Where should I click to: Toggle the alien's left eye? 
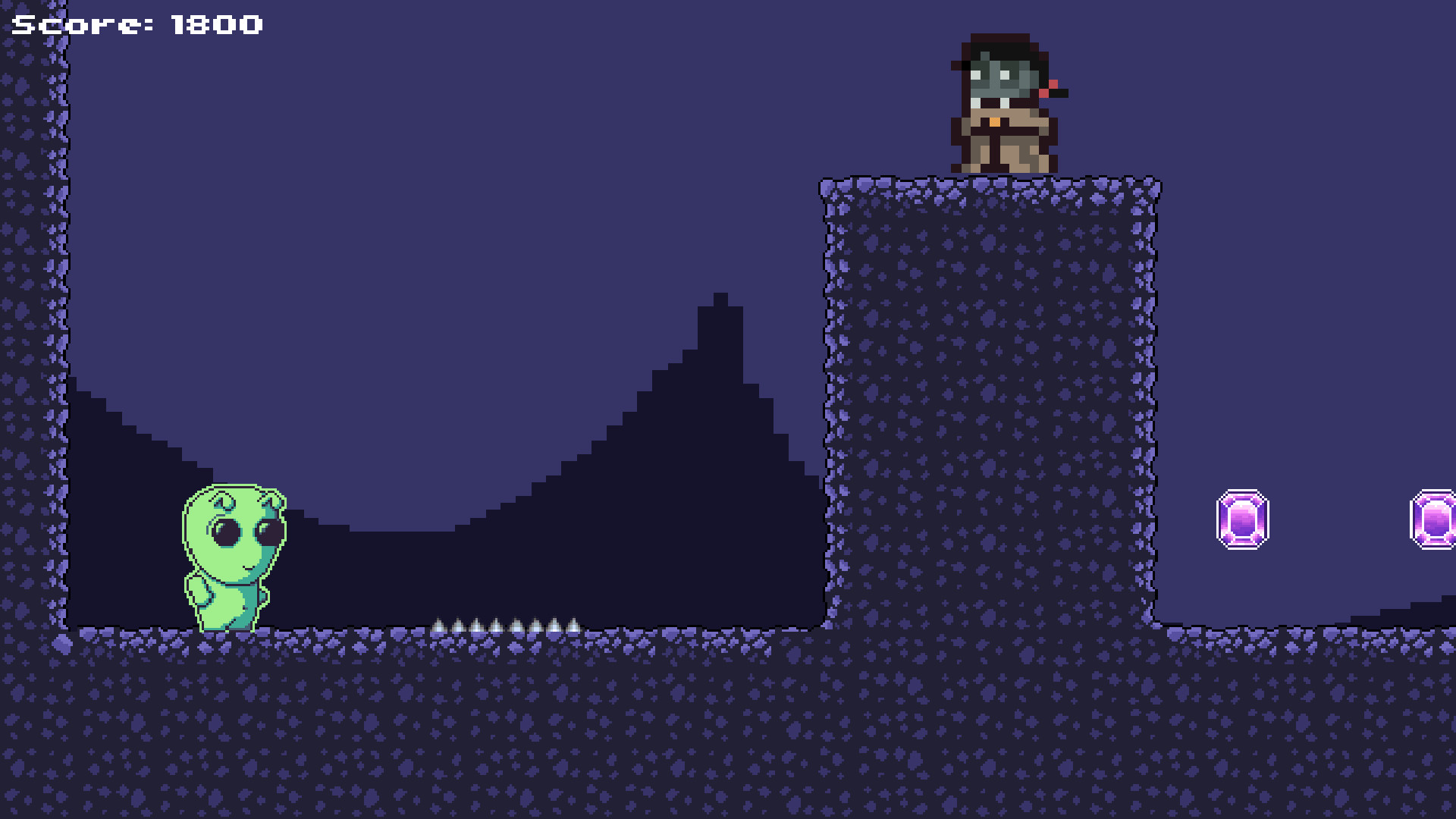(x=227, y=531)
